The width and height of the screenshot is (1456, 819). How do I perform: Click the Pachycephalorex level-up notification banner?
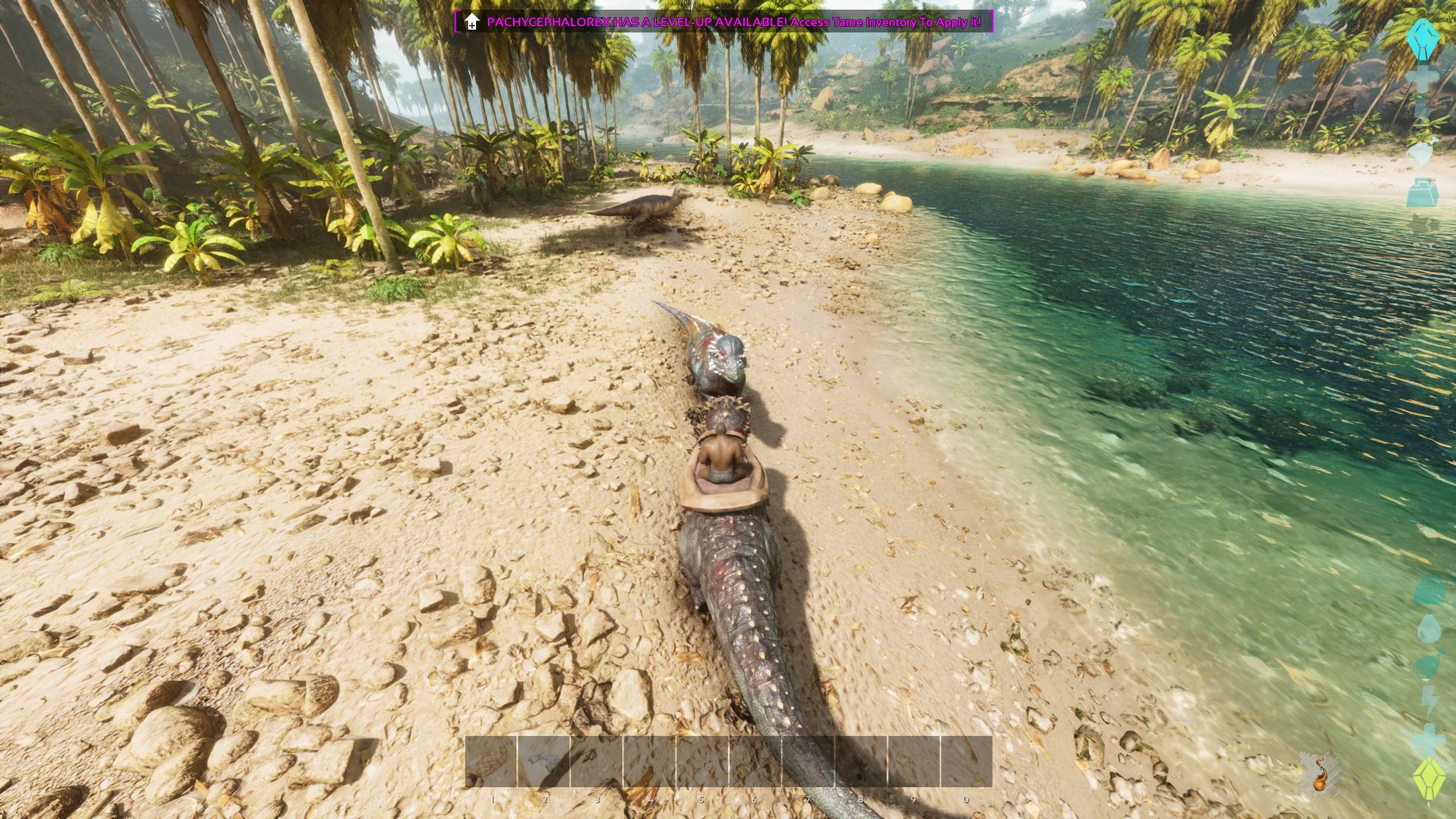pyautogui.click(x=734, y=22)
